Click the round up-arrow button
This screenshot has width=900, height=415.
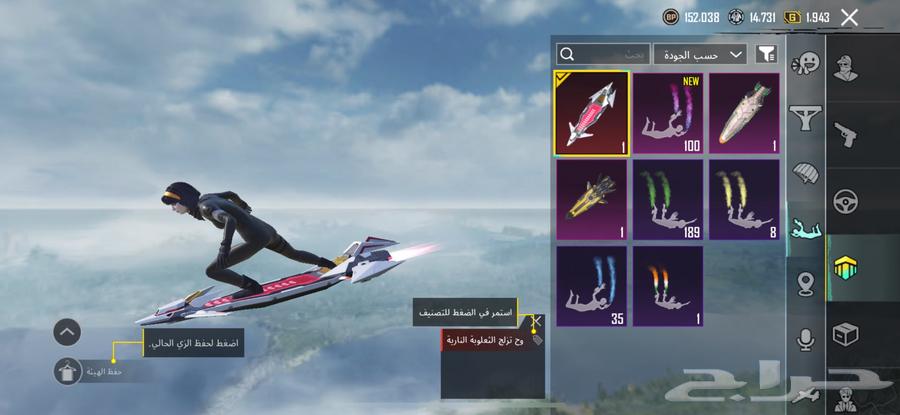click(68, 331)
